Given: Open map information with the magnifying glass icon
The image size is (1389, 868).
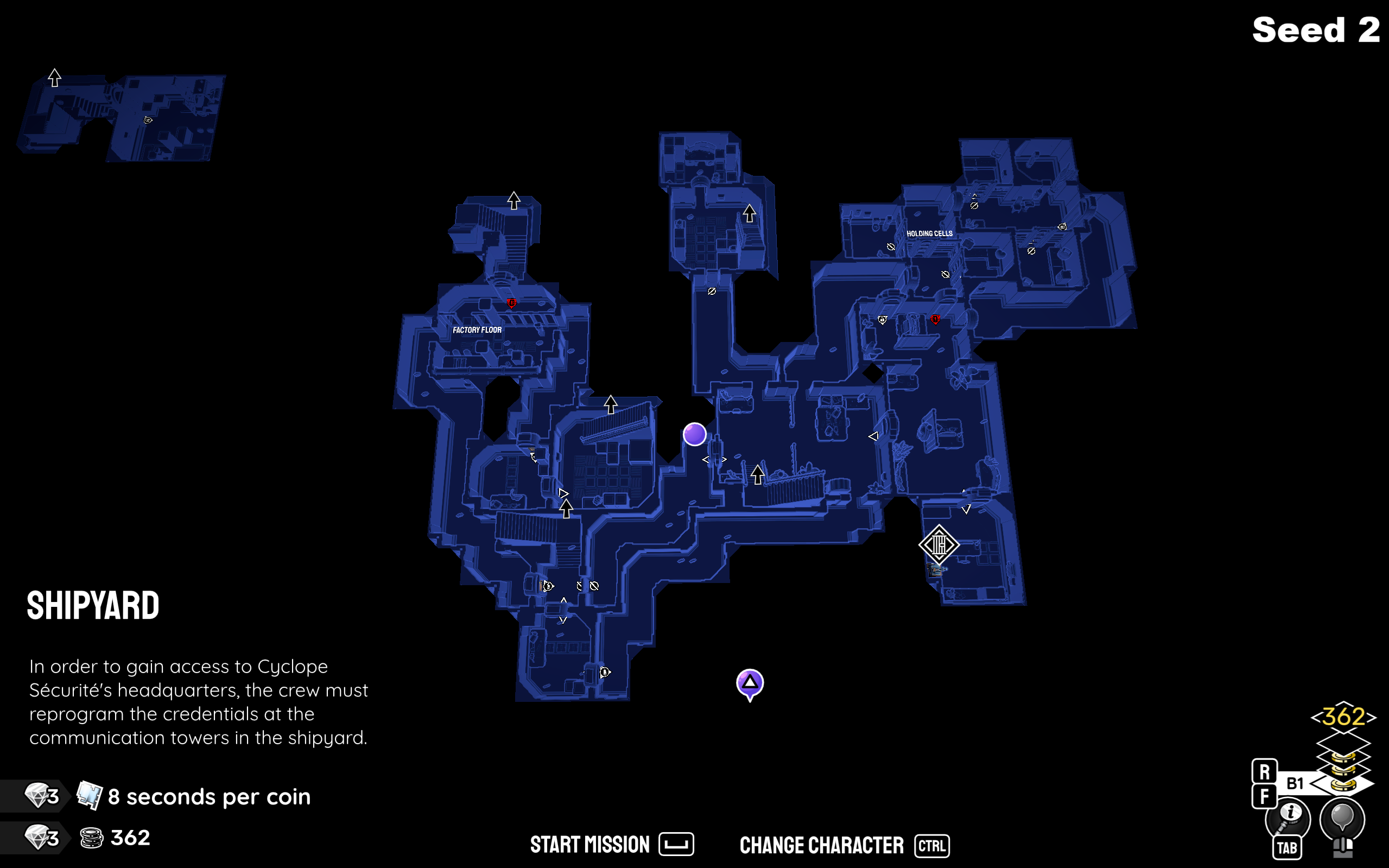Looking at the screenshot, I should pos(1289,816).
